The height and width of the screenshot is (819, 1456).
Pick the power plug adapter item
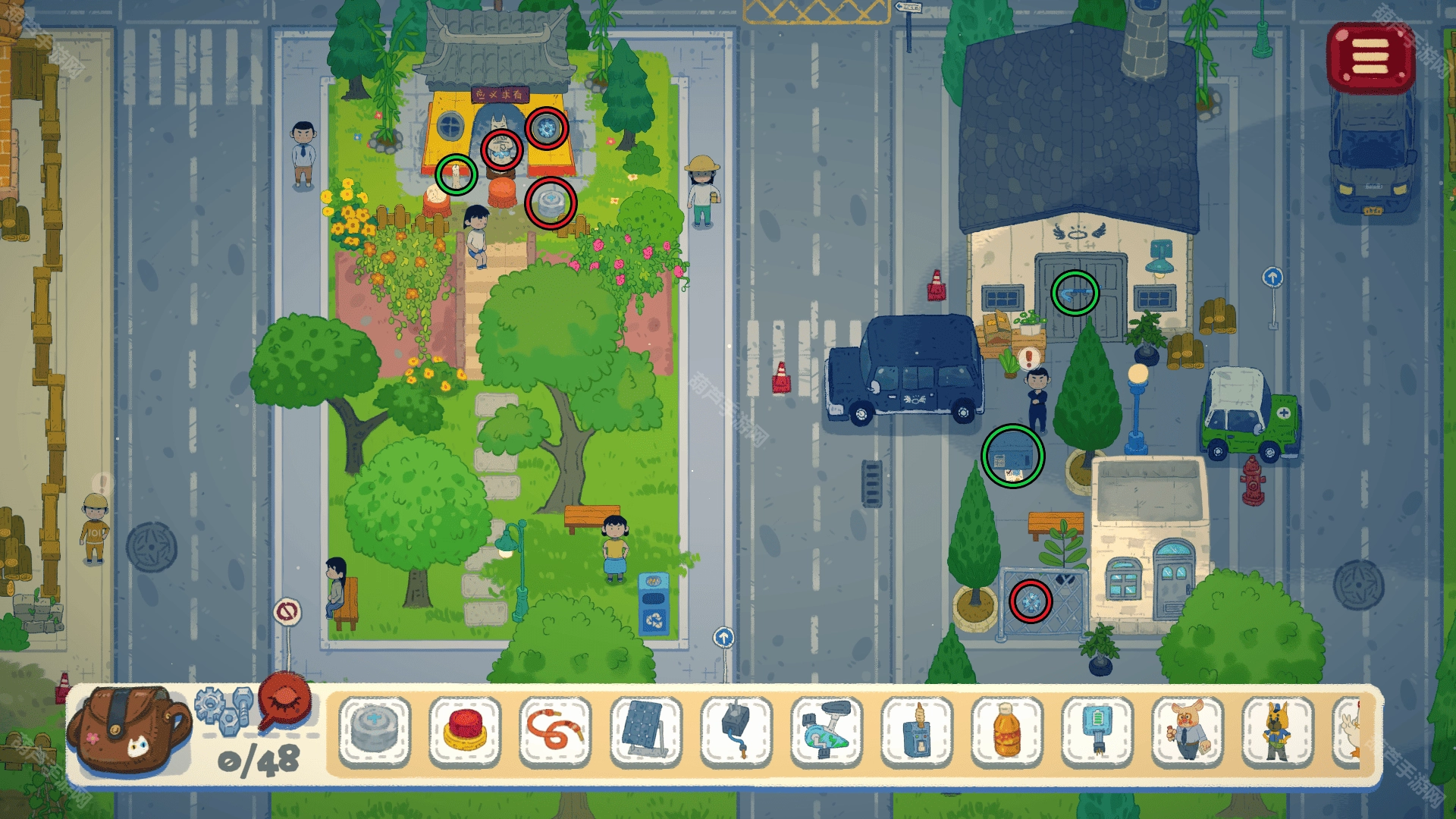pyautogui.click(x=736, y=731)
